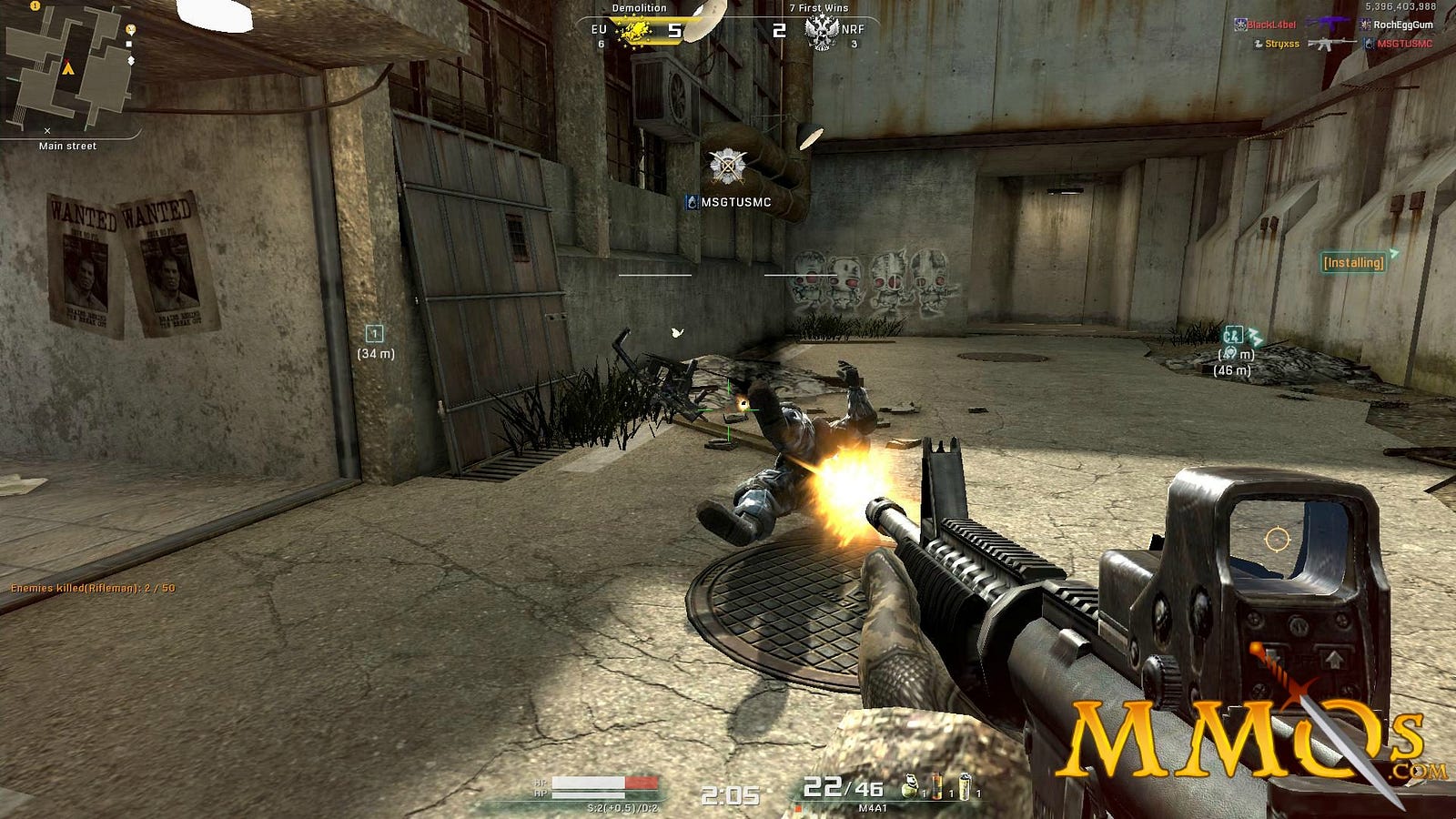Click the crossed-rifles emblem above MSGTUSMC
This screenshot has height=819, width=1456.
point(727,167)
